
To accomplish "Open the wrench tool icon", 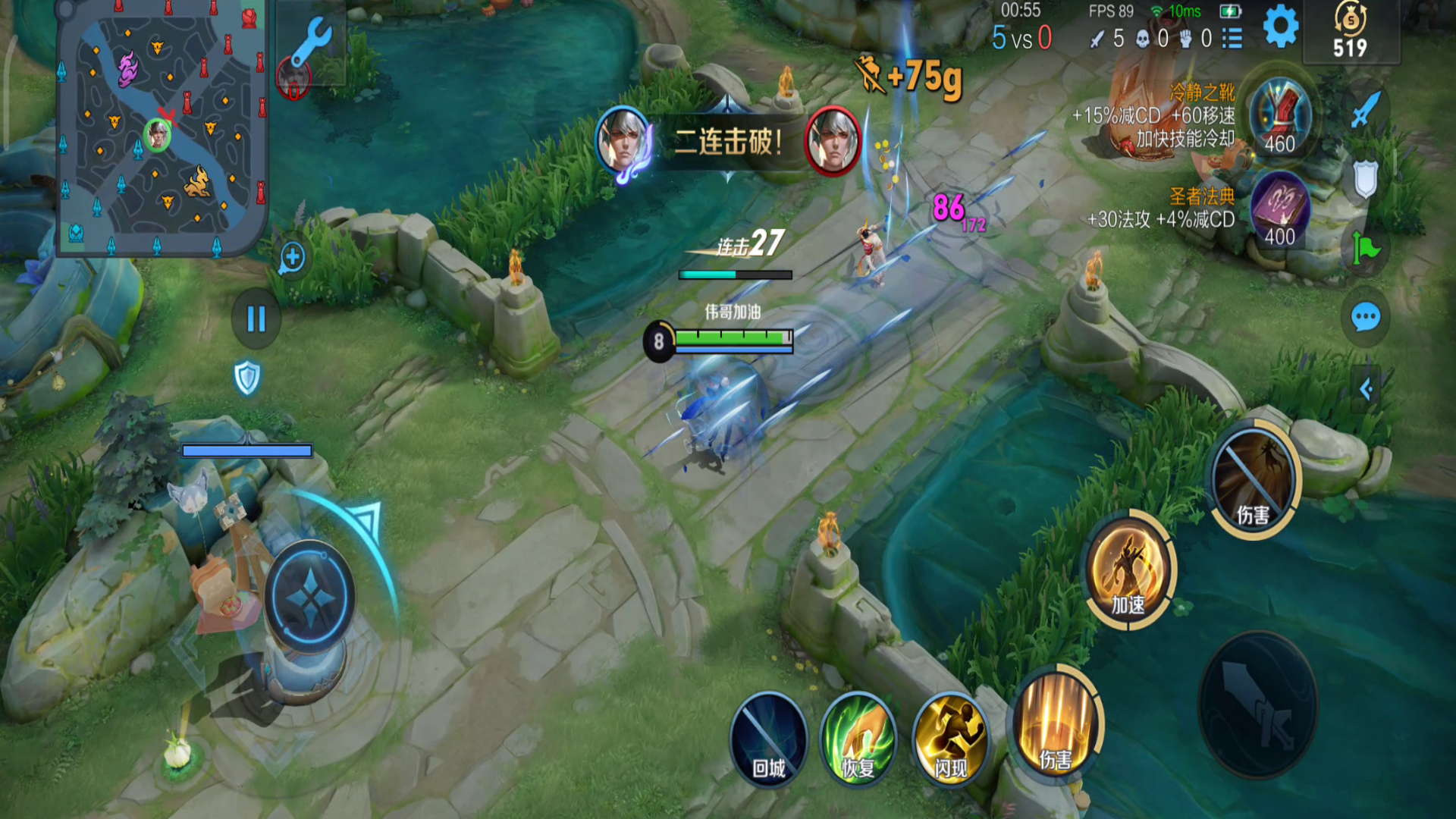I will click(312, 42).
